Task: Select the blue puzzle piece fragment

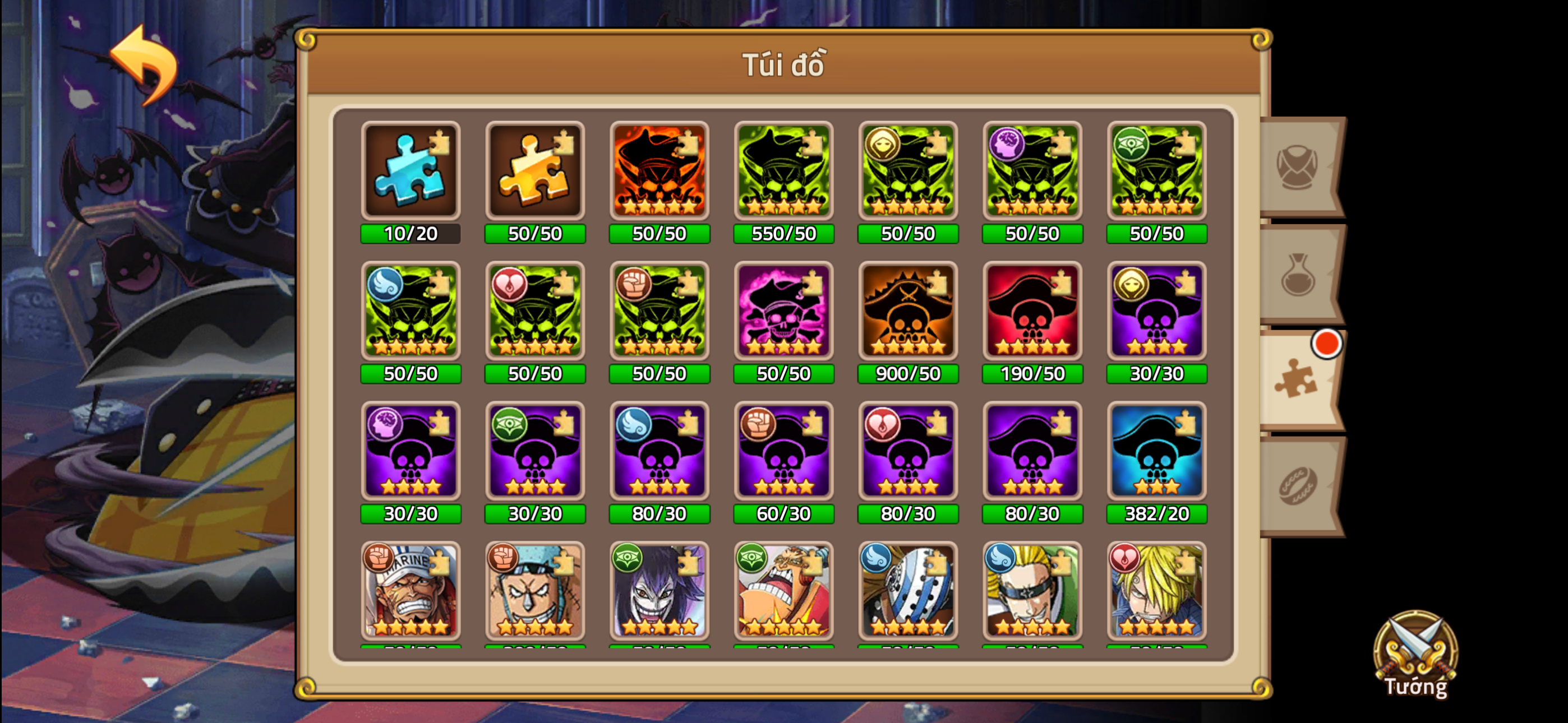Action: [411, 172]
